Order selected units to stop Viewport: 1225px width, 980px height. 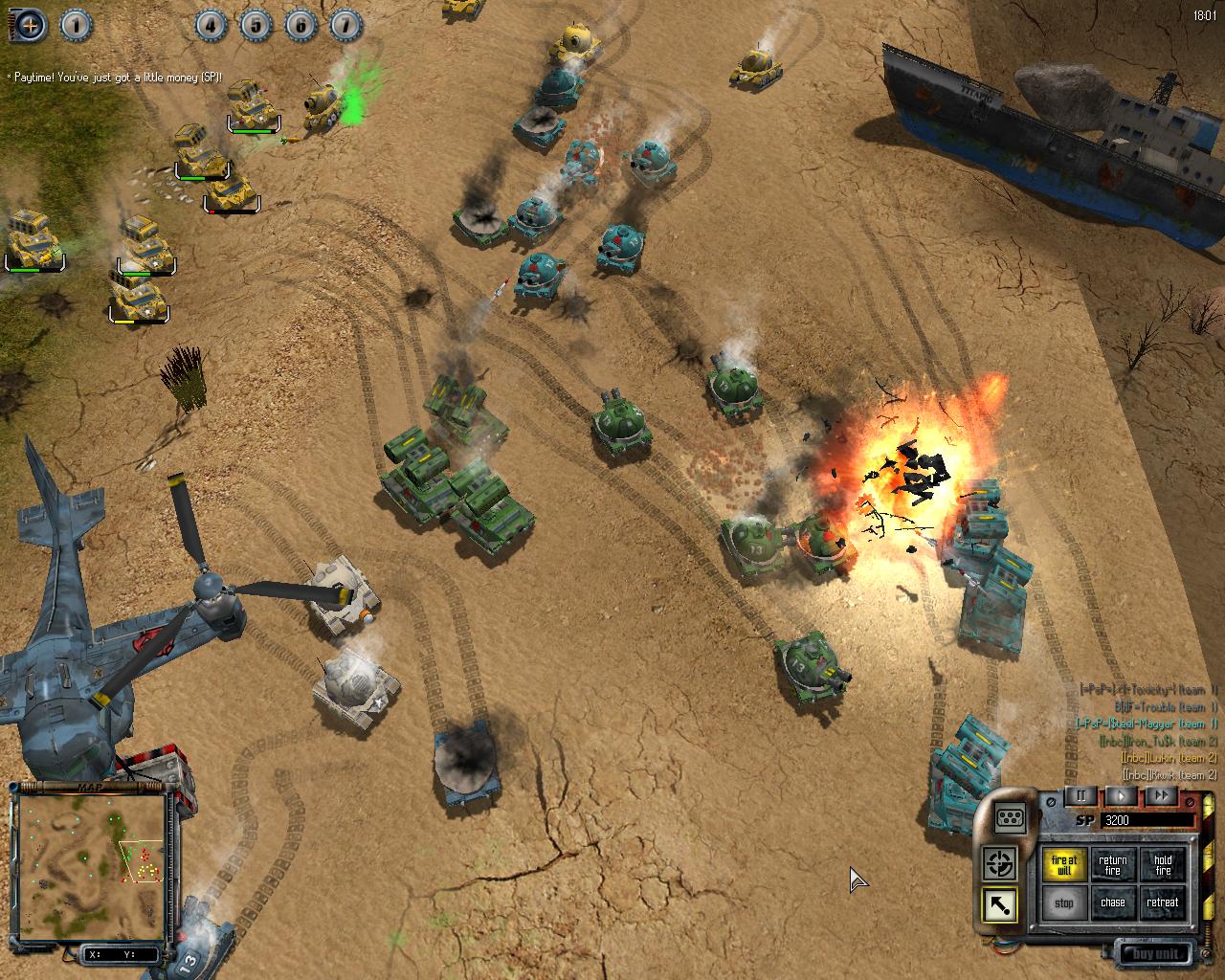[x=1063, y=902]
